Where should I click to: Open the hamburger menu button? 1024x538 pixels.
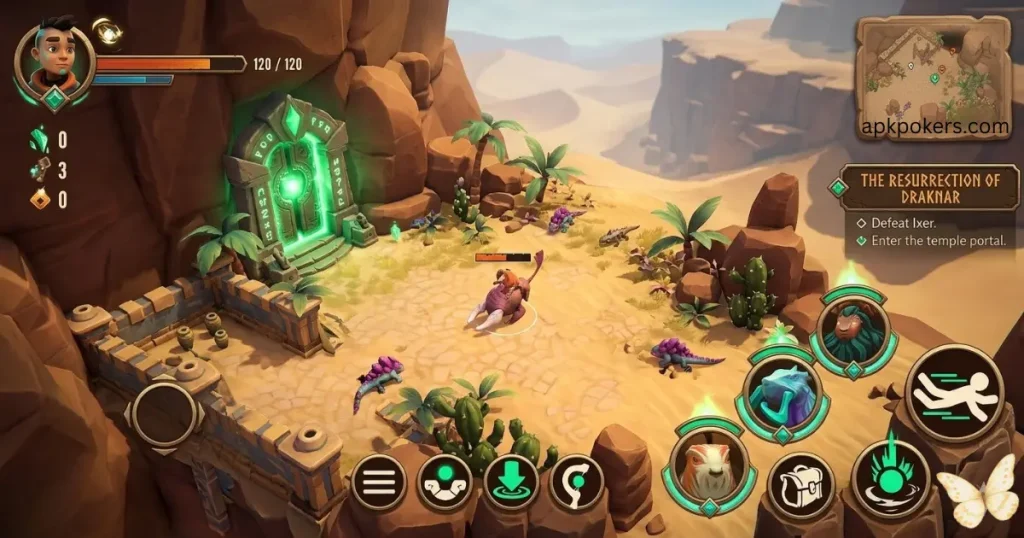tap(377, 483)
